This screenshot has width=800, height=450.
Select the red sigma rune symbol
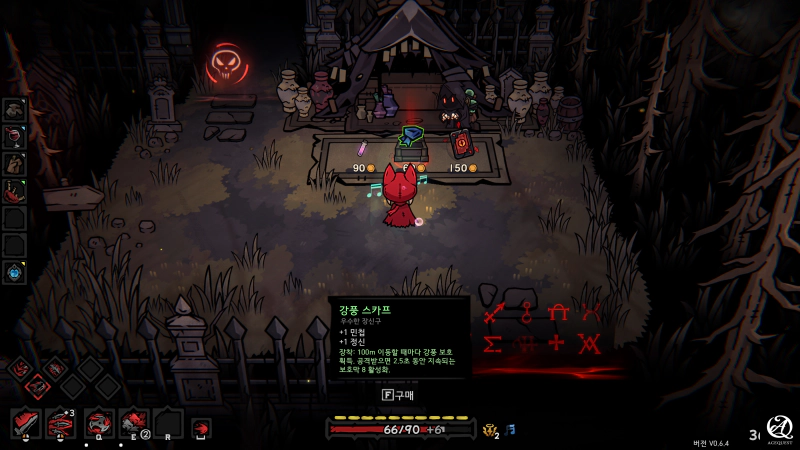[492, 344]
